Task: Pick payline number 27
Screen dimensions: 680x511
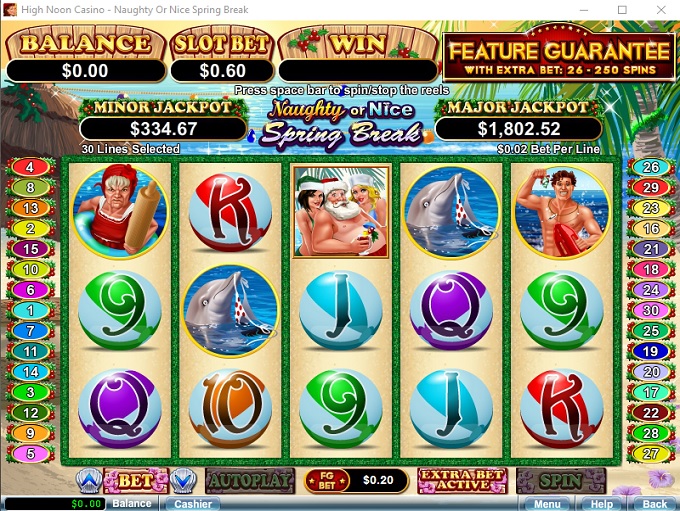Action: [x=651, y=454]
